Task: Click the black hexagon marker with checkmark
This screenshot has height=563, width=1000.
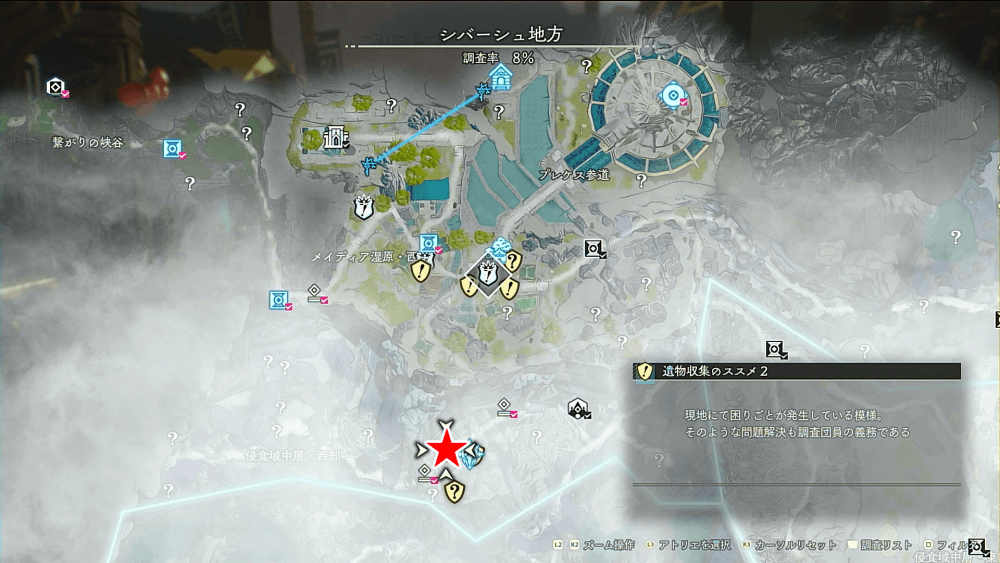Action: click(x=578, y=406)
